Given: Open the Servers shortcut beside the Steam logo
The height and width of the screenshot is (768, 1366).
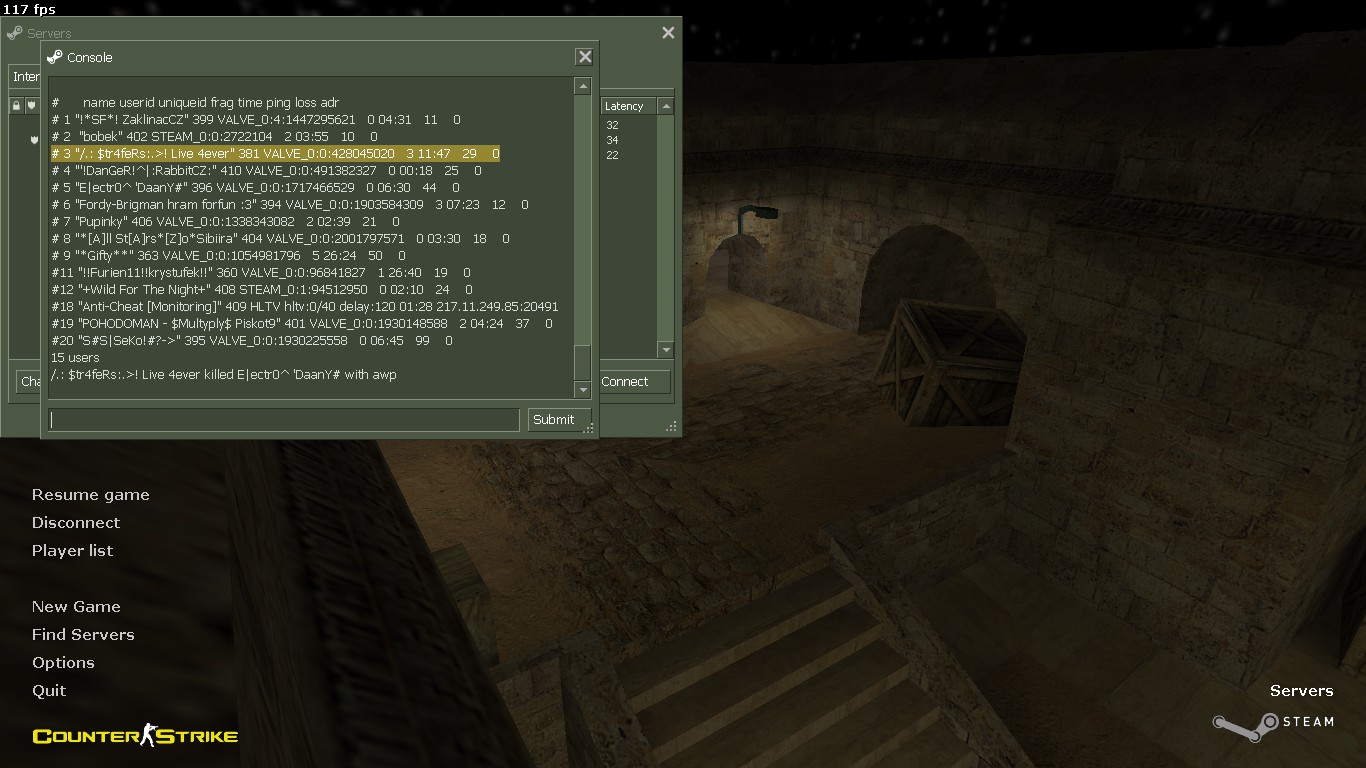Looking at the screenshot, I should [1301, 691].
